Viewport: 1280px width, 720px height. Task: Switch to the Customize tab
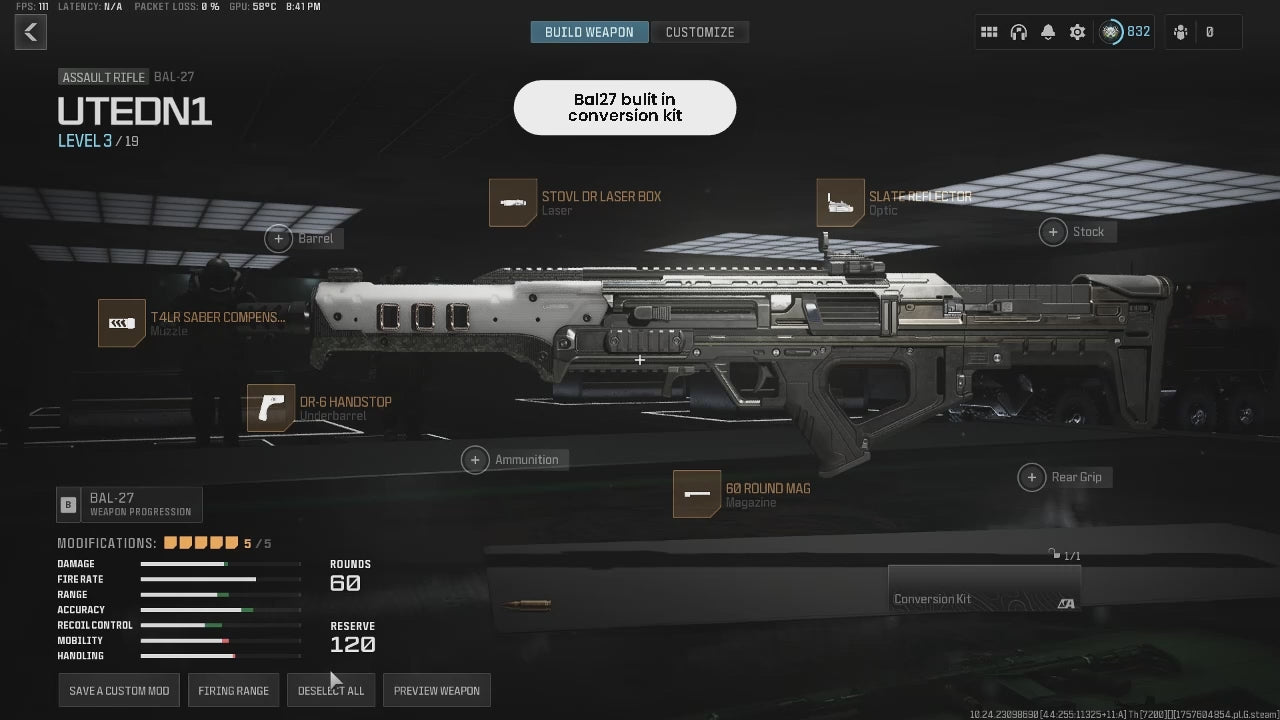pos(700,32)
